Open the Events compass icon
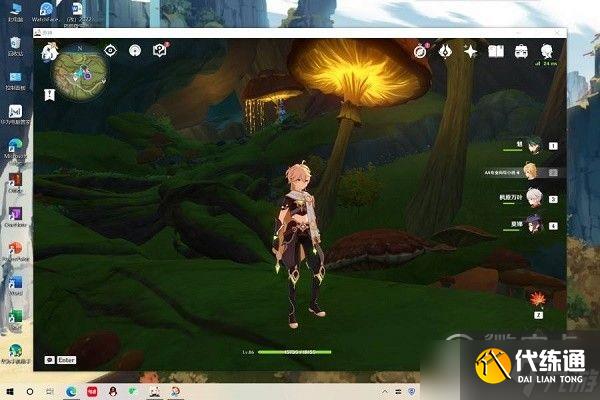Image resolution: width=600 pixels, height=400 pixels. [x=422, y=51]
